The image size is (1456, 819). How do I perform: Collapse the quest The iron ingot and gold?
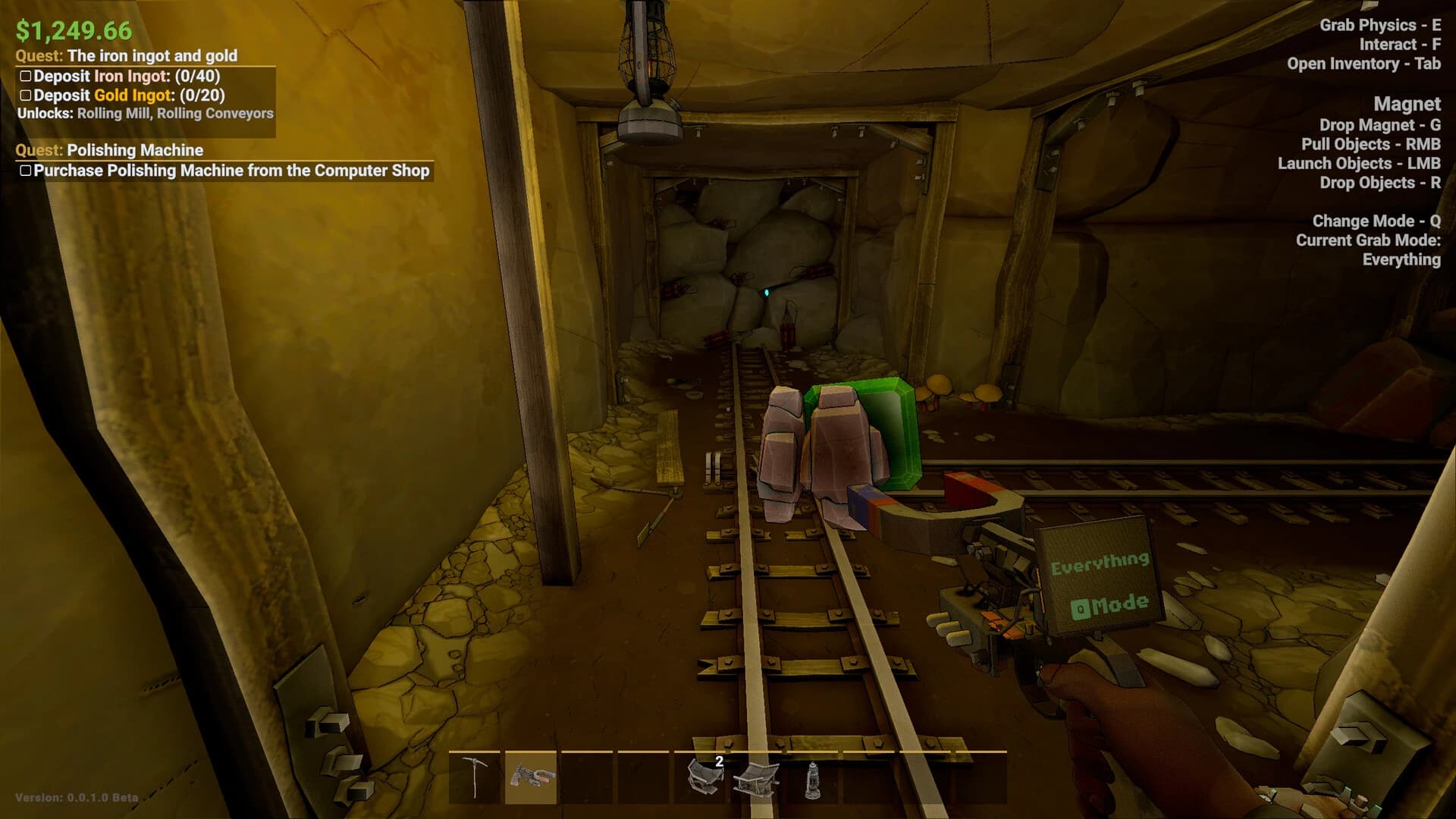(x=127, y=55)
